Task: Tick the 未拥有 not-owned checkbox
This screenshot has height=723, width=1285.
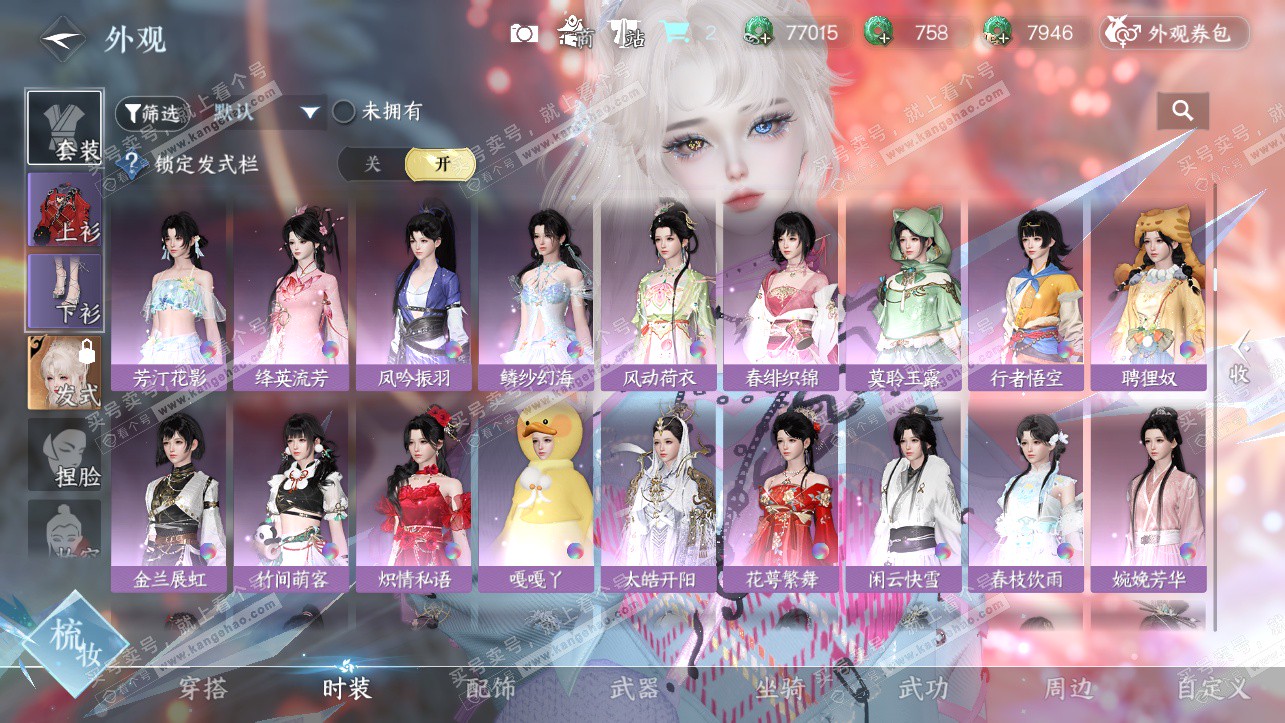Action: pos(344,112)
